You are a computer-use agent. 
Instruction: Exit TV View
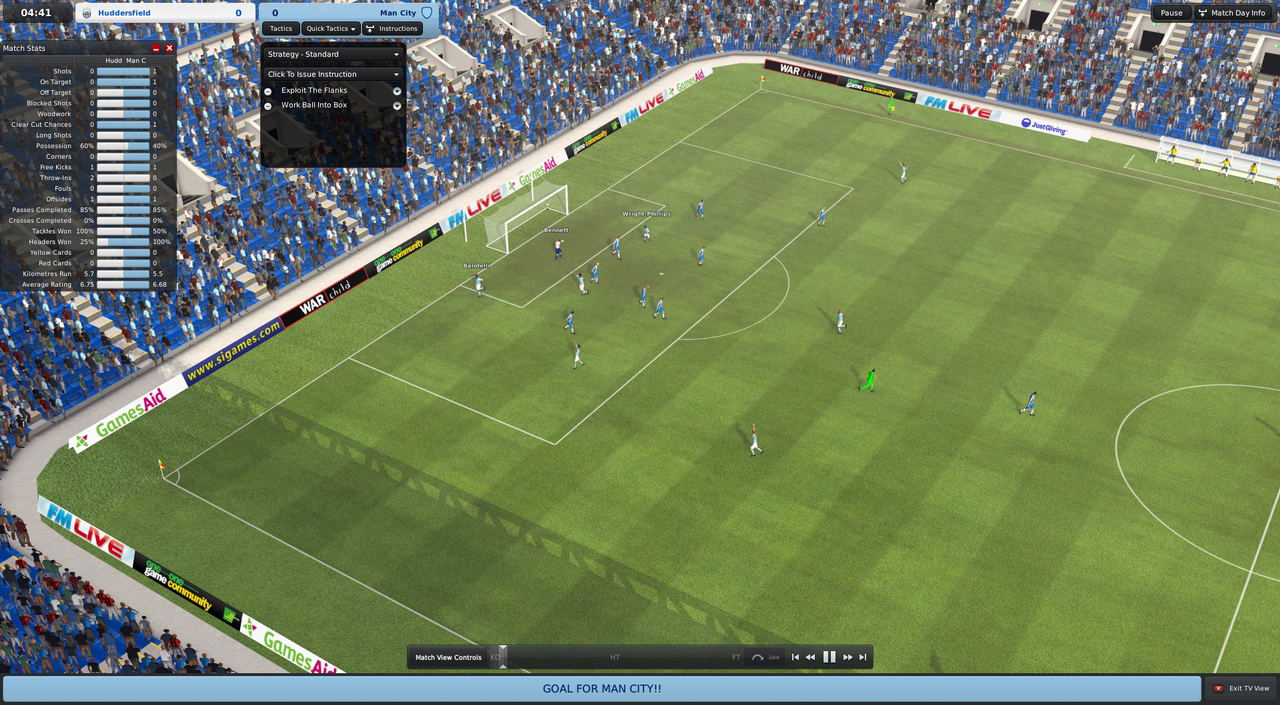[1241, 689]
